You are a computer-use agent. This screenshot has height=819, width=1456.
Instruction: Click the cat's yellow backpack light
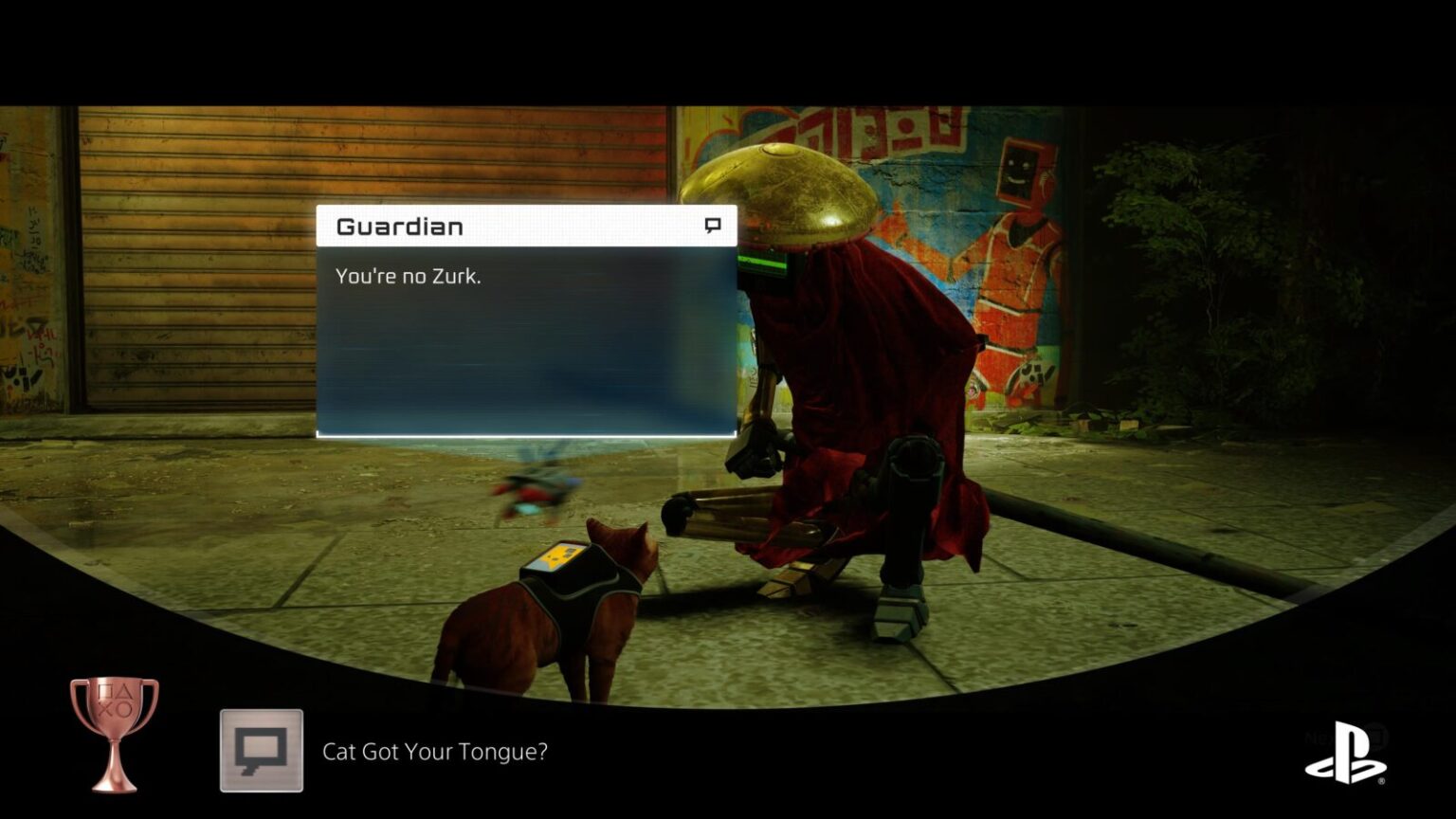tap(556, 555)
